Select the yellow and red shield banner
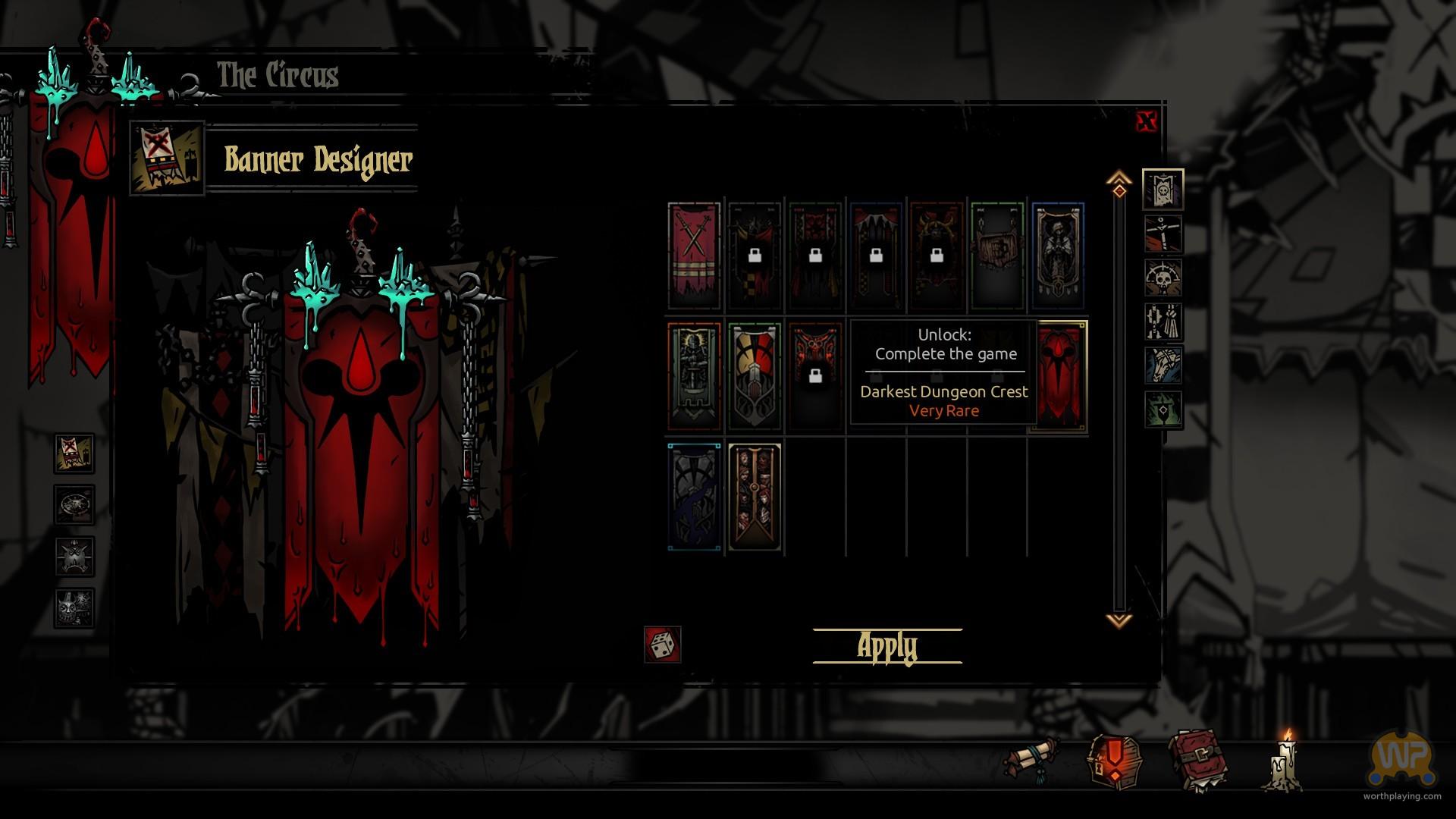 [x=755, y=375]
